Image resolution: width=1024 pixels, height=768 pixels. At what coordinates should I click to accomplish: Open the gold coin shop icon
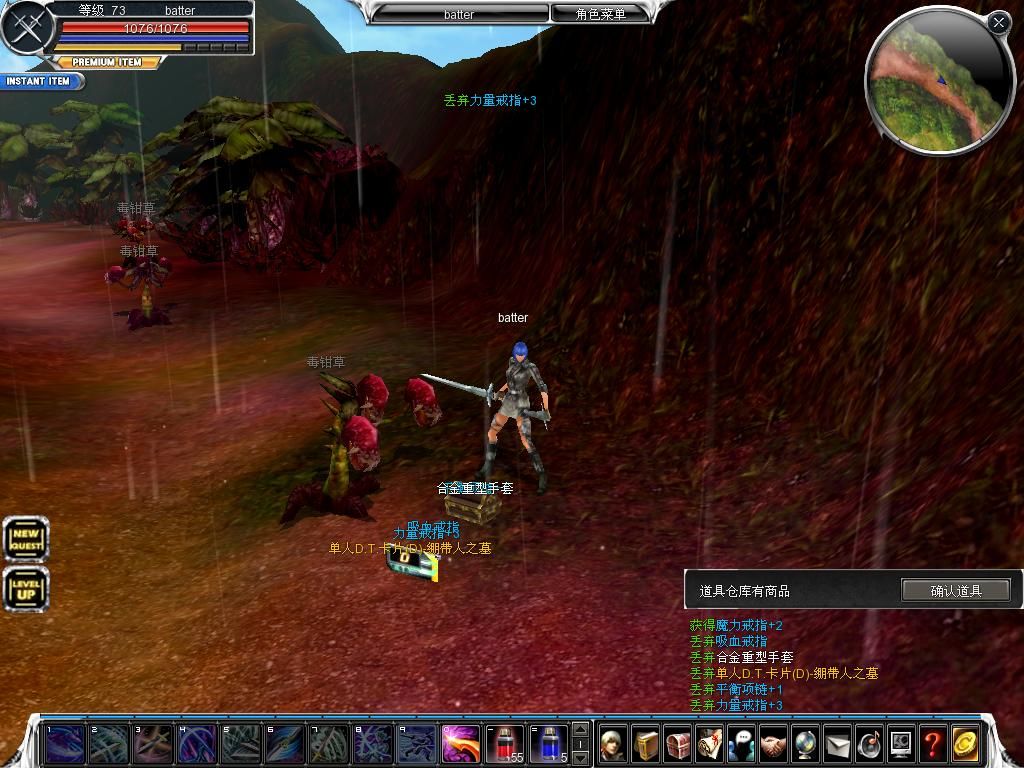tap(965, 744)
